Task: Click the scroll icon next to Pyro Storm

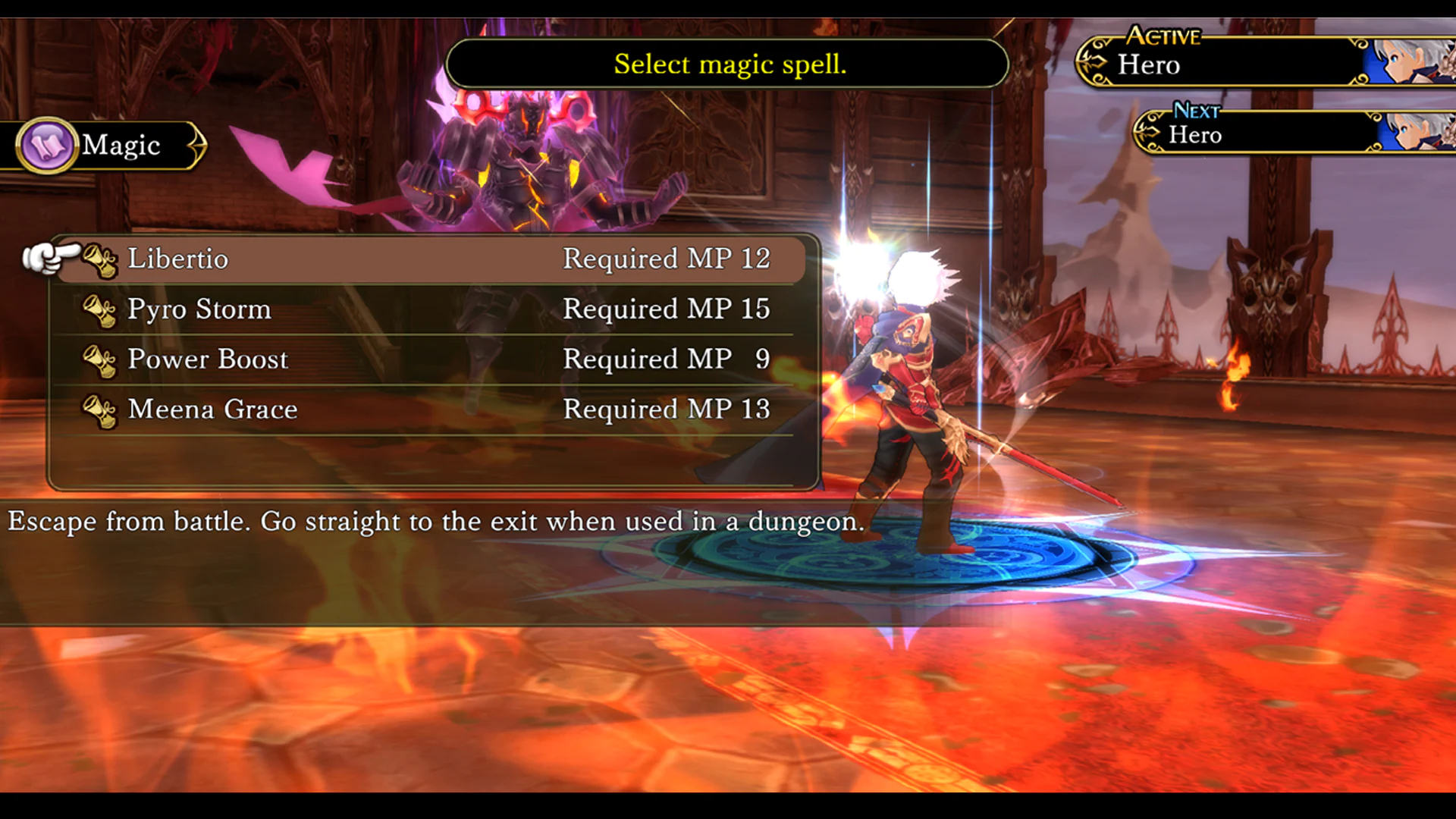Action: (101, 312)
